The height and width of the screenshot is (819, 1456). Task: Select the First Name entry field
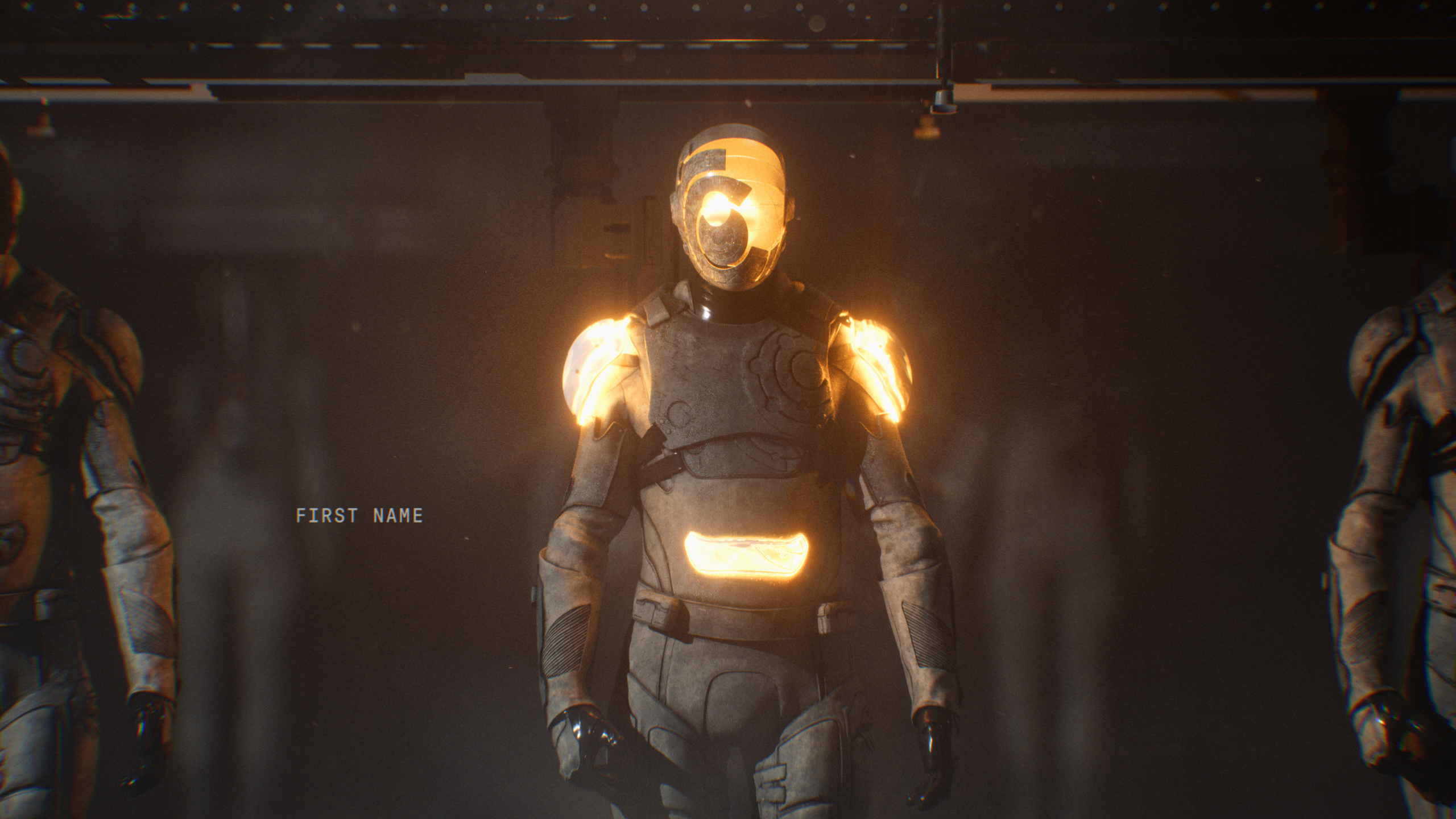click(x=359, y=516)
